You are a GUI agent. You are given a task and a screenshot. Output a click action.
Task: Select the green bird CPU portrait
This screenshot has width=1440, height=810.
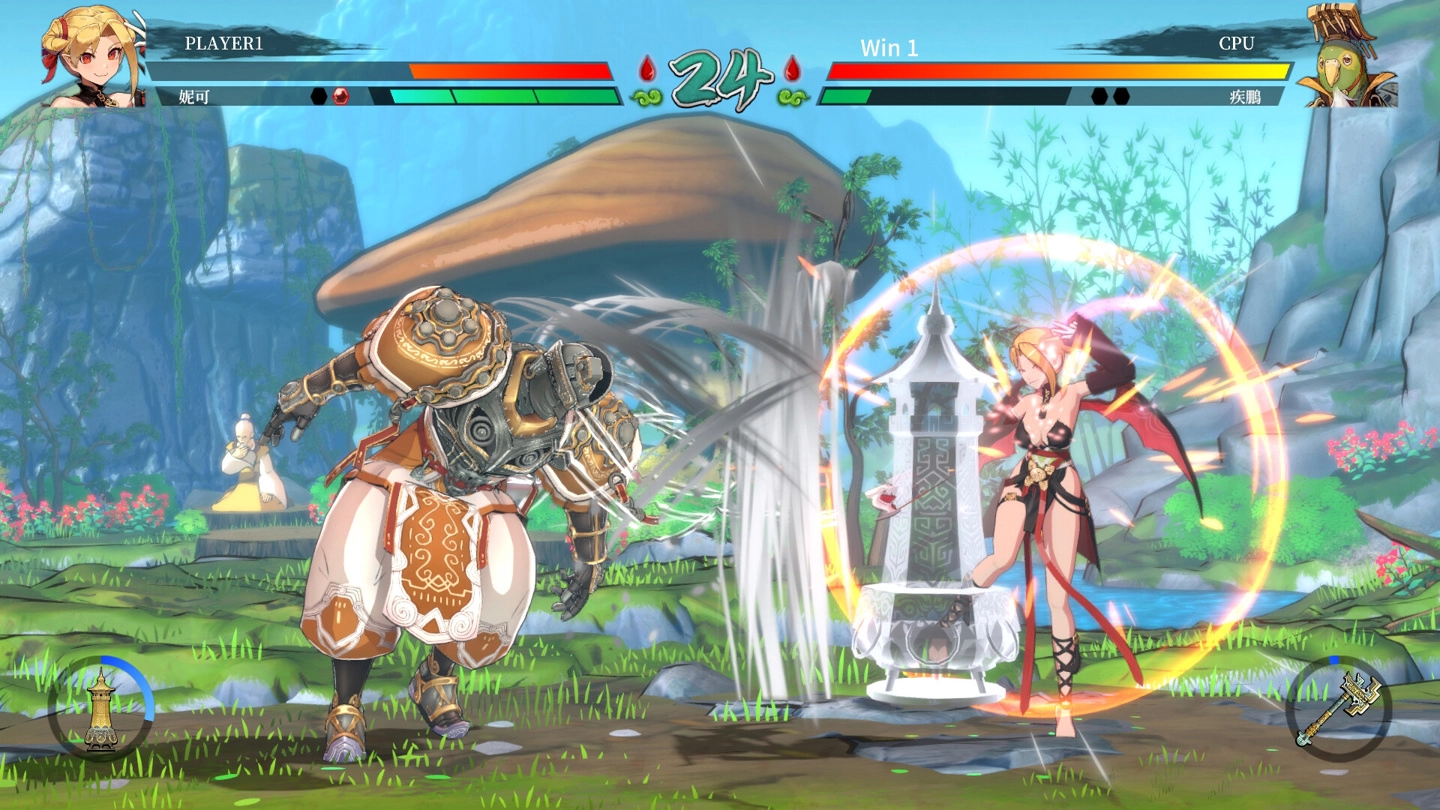pos(1346,58)
